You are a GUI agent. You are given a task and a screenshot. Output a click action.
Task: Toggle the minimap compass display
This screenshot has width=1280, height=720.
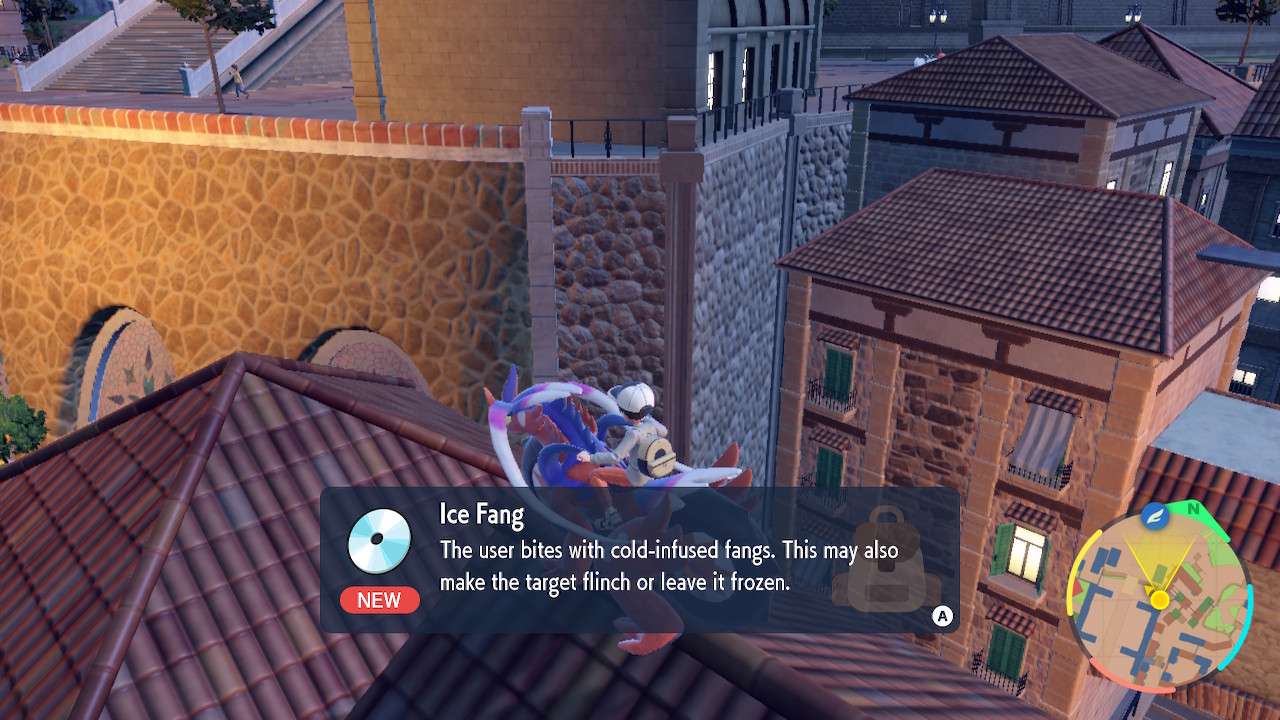pyautogui.click(x=1193, y=510)
